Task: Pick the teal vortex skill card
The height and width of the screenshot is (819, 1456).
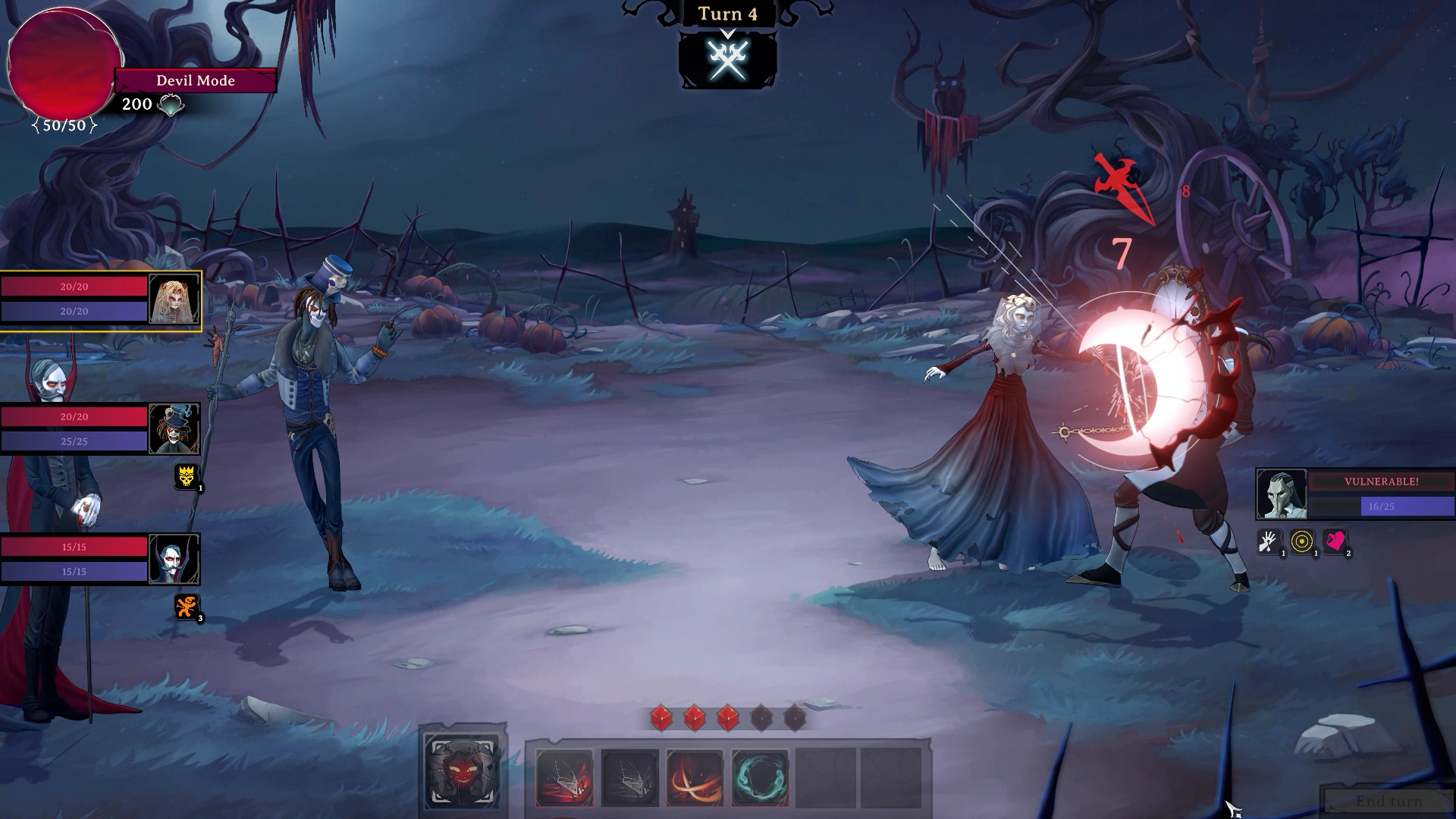Action: click(761, 776)
